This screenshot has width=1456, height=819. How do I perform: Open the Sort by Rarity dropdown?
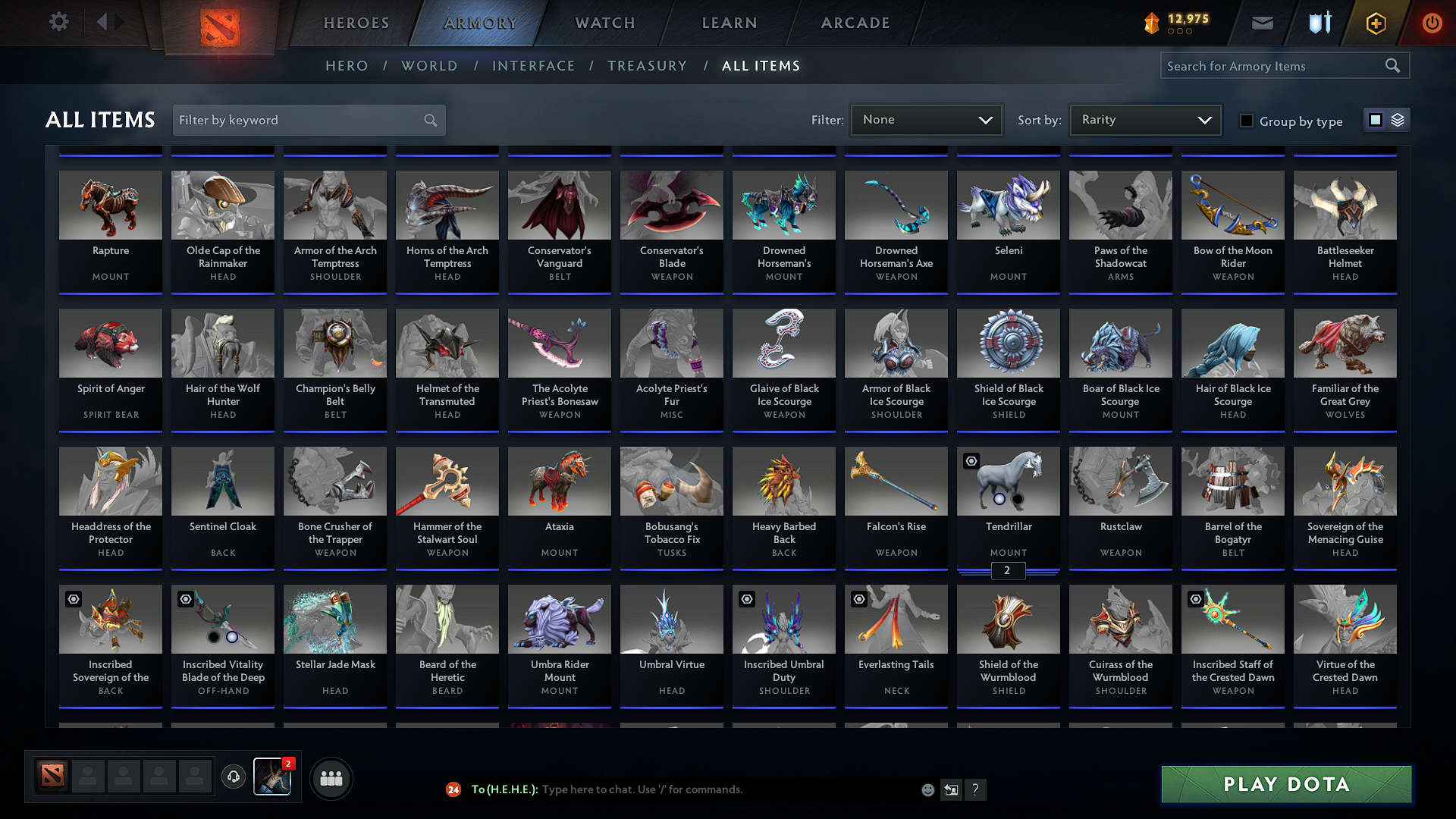point(1144,120)
